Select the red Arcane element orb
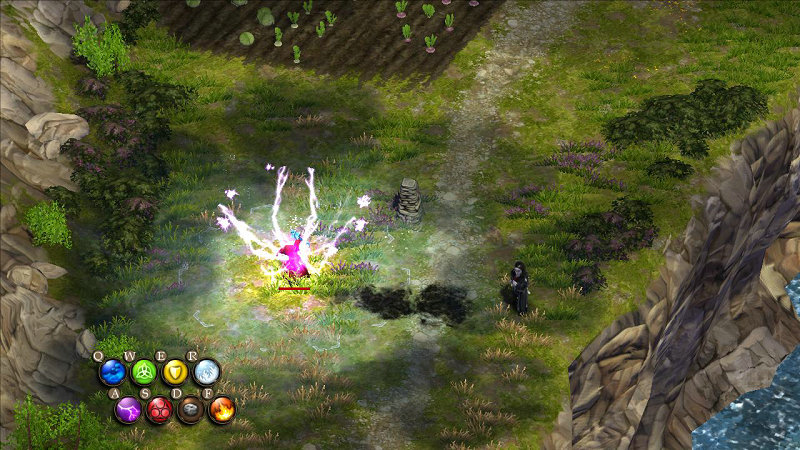 (x=159, y=409)
